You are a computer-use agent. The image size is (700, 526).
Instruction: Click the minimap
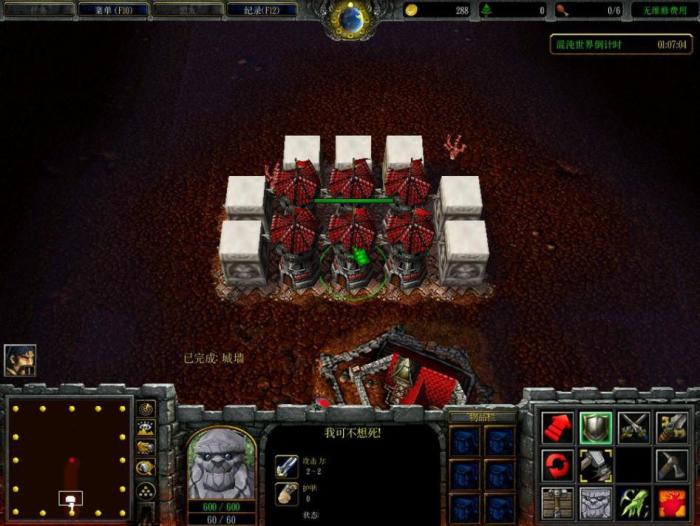click(x=69, y=456)
